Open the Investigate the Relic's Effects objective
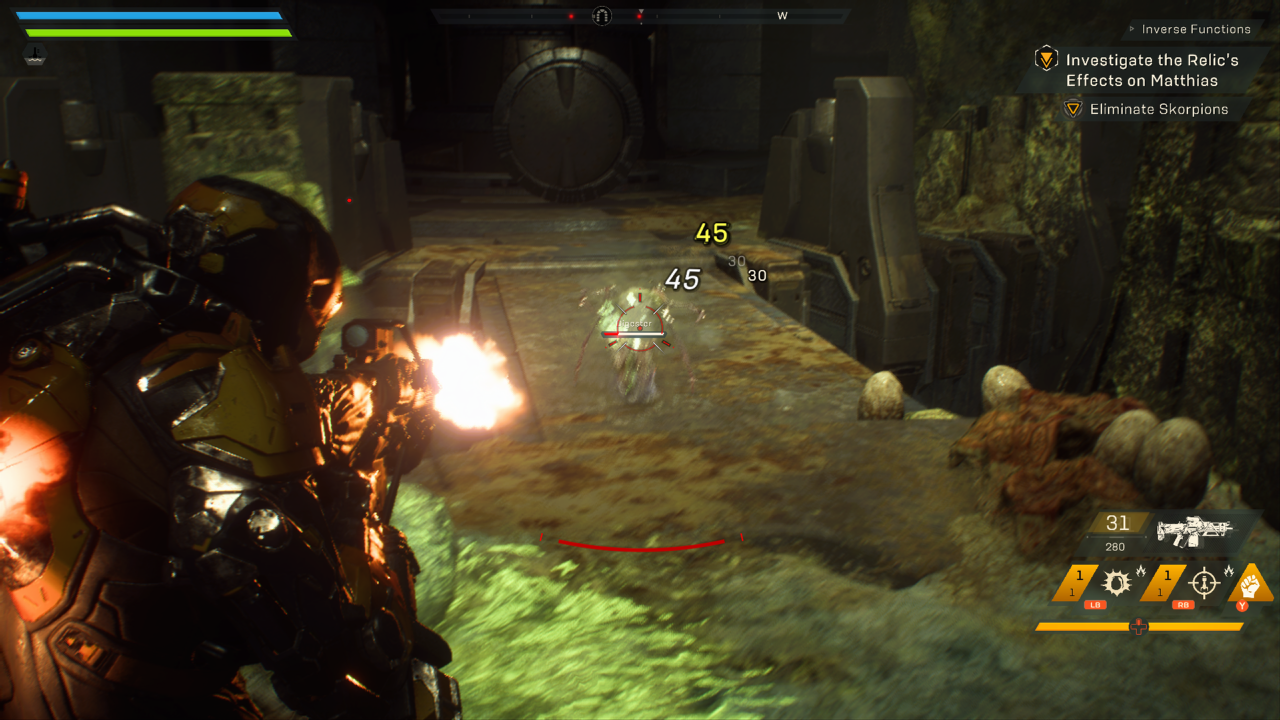Viewport: 1280px width, 720px height. pos(1151,70)
